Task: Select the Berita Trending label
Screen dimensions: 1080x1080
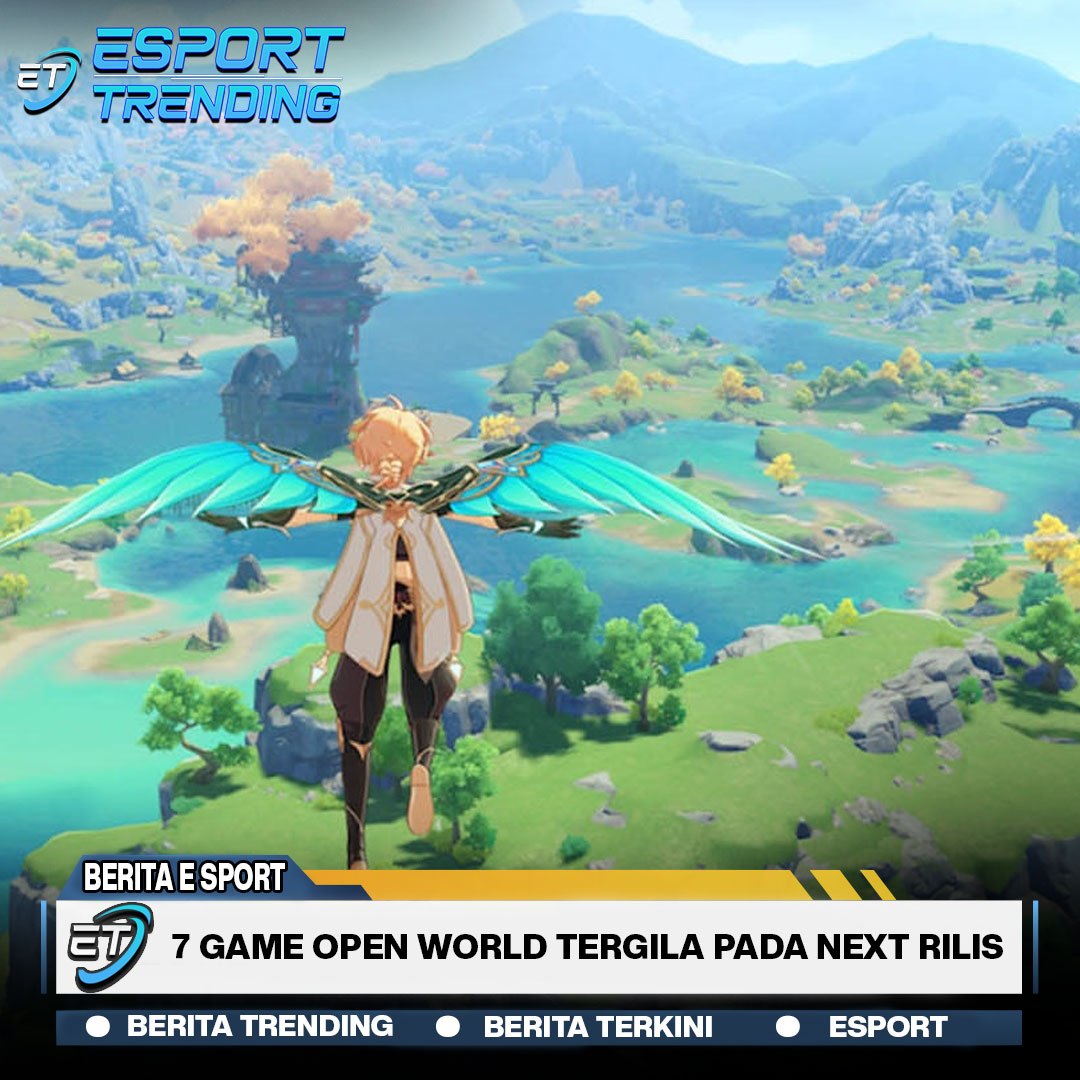Action: (259, 1026)
